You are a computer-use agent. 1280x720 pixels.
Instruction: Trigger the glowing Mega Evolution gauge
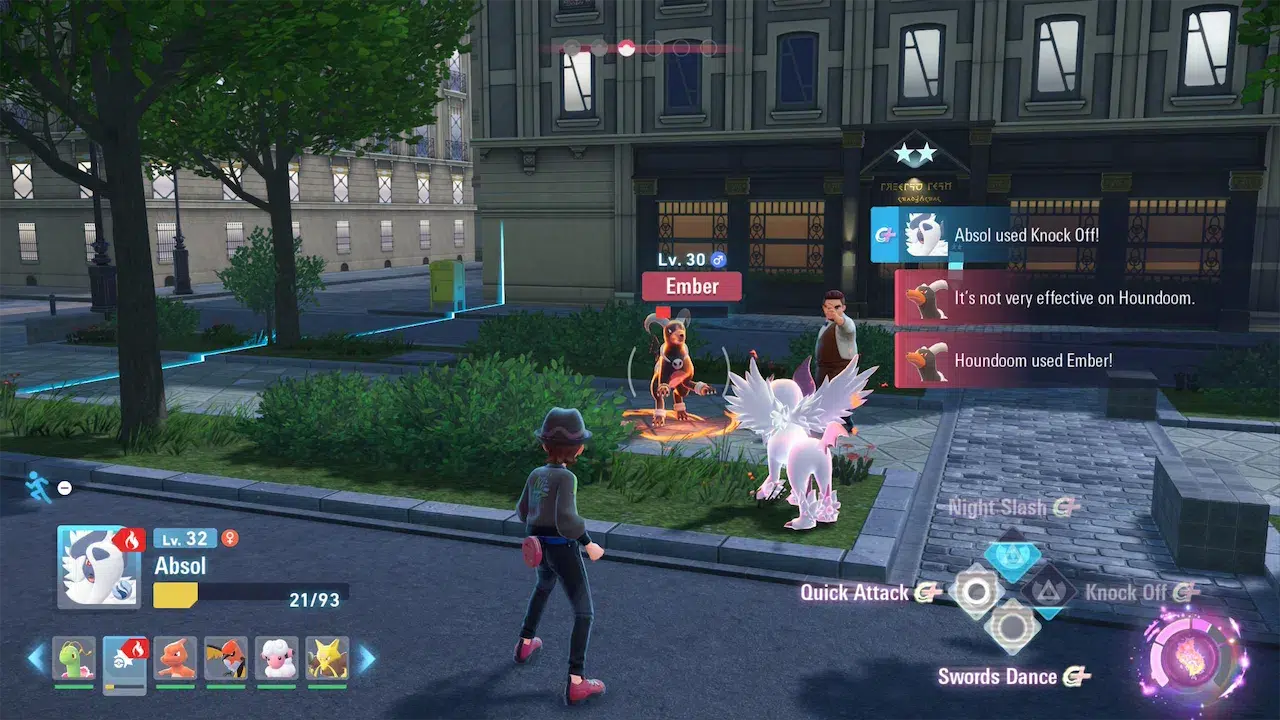[1190, 661]
